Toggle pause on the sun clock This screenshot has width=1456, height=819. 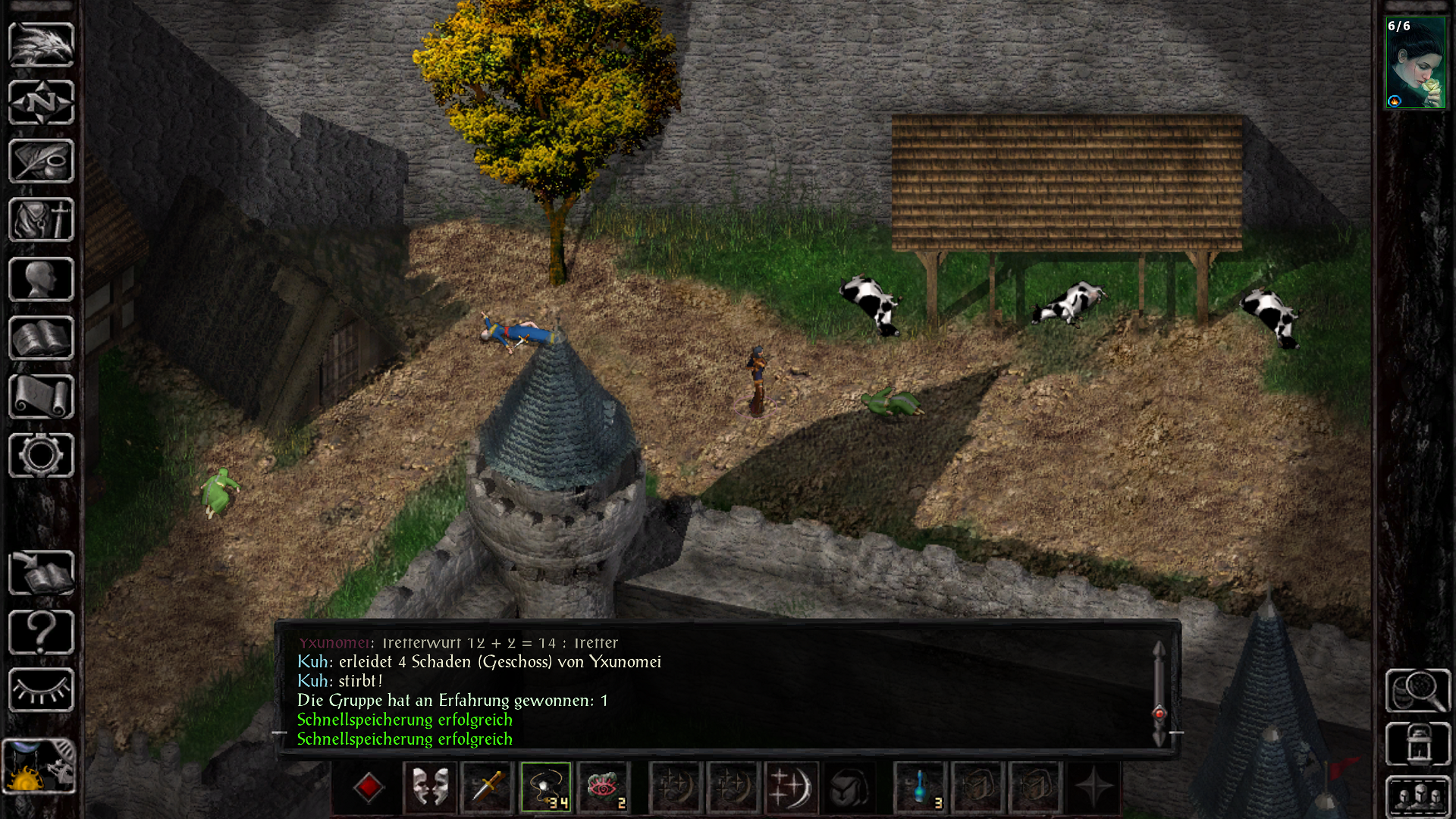pyautogui.click(x=39, y=766)
